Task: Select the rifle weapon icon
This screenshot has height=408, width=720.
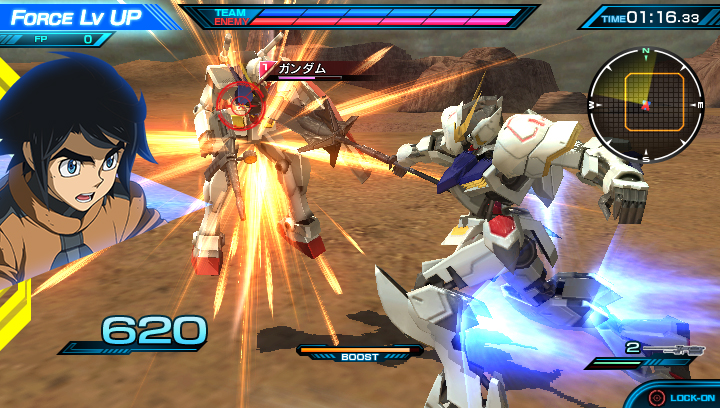Action: [672, 349]
